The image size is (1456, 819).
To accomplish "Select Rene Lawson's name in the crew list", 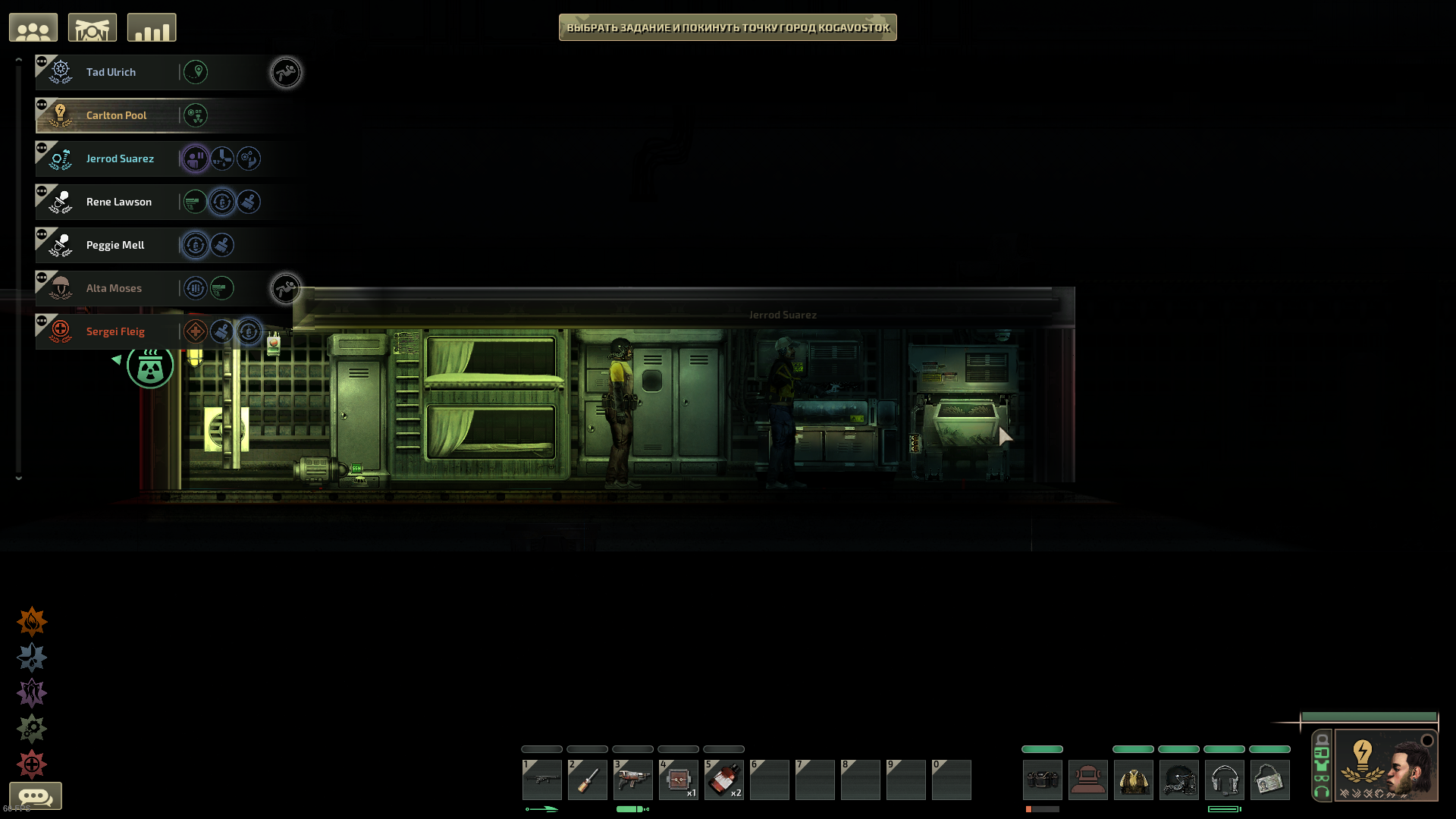I will pos(118,201).
